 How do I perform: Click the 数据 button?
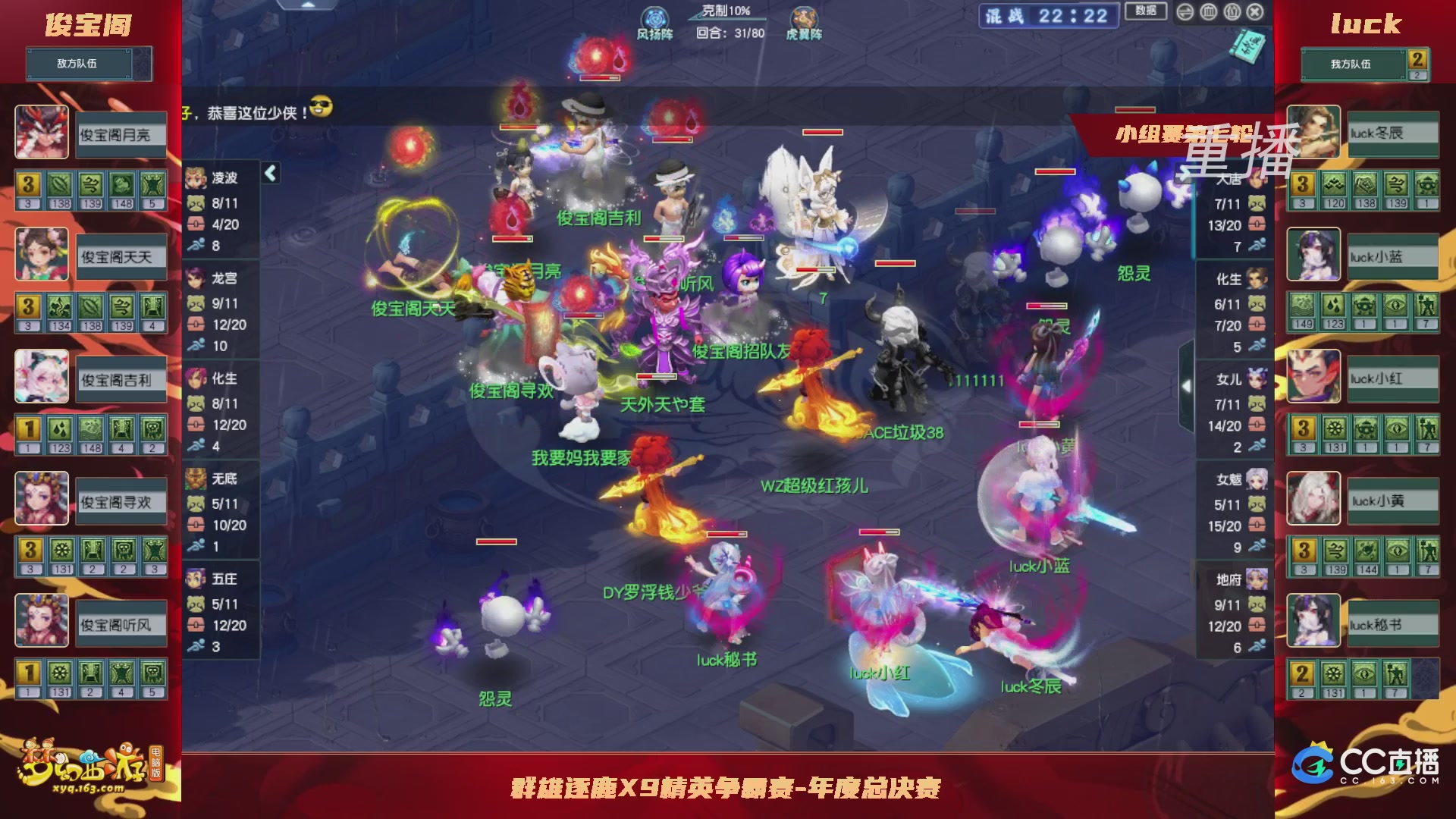pos(1146,12)
